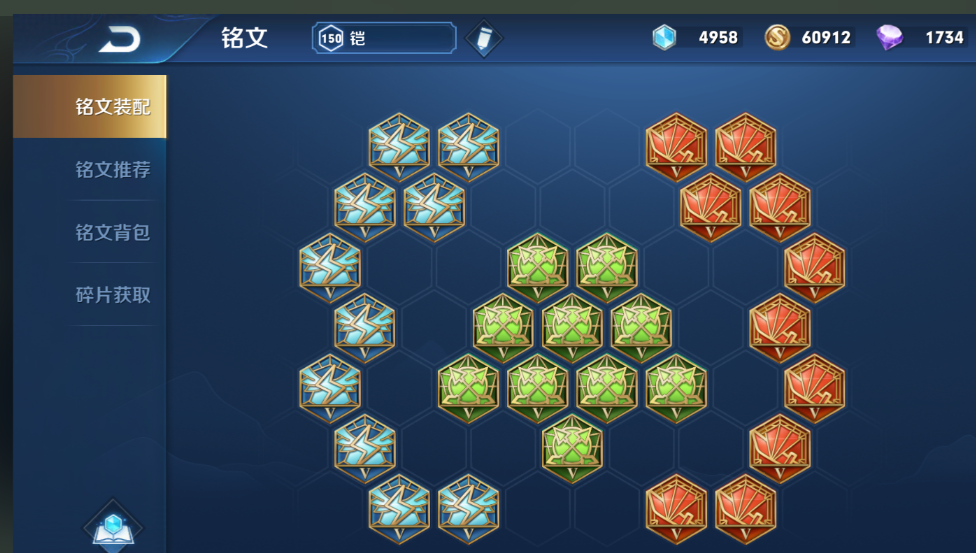Image resolution: width=976 pixels, height=553 pixels.
Task: Open the 铭文推荐 tab
Action: point(112,170)
